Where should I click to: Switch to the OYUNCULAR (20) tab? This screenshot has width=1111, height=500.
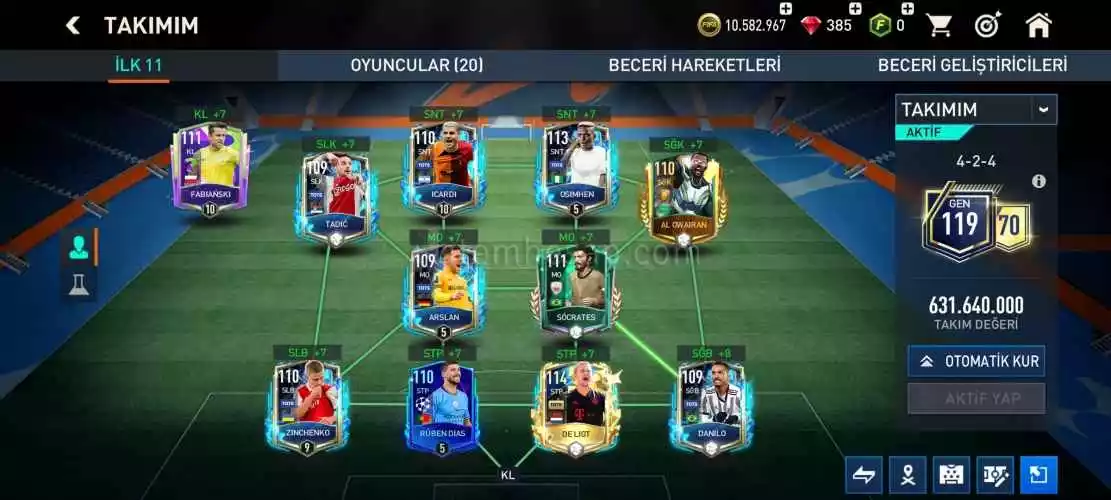click(x=416, y=65)
